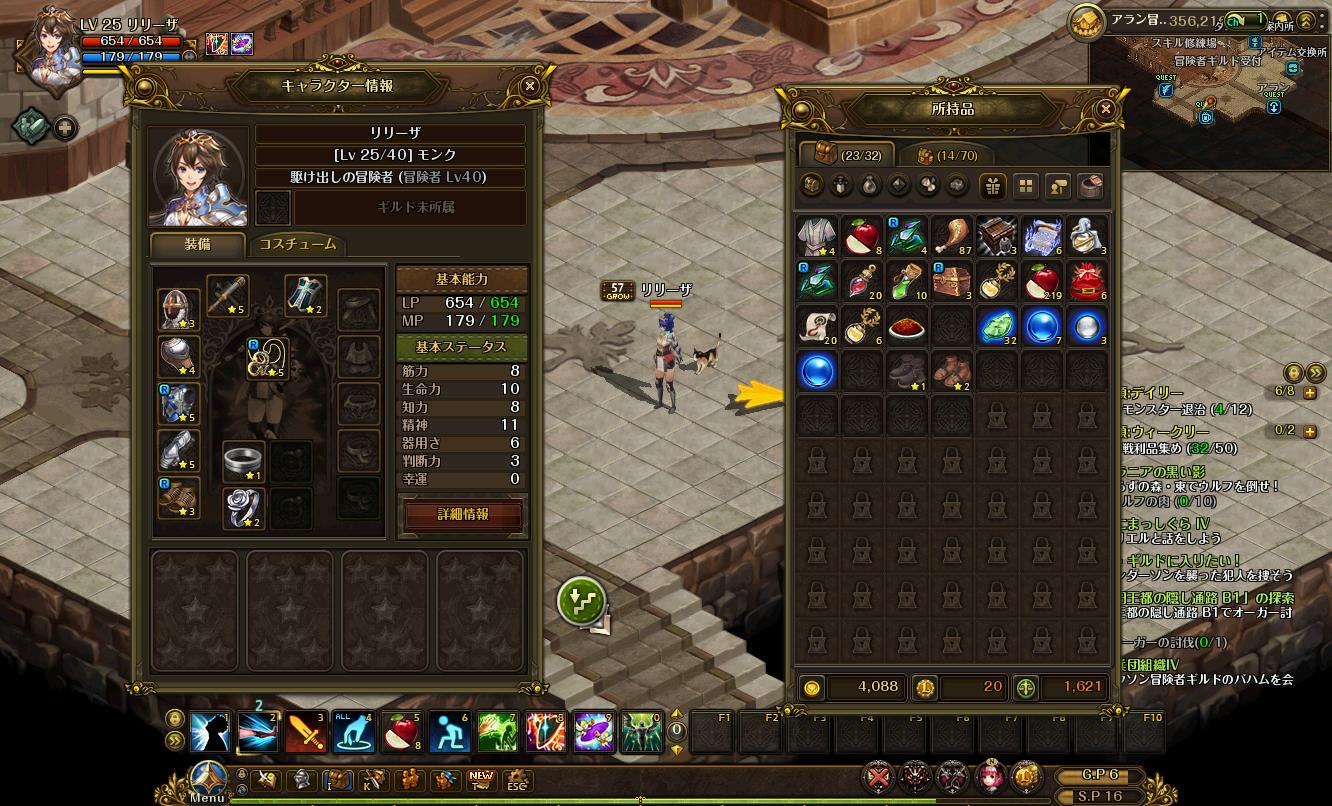Select the character portrait in top-left HUD
The width and height of the screenshot is (1332, 806).
[x=43, y=49]
